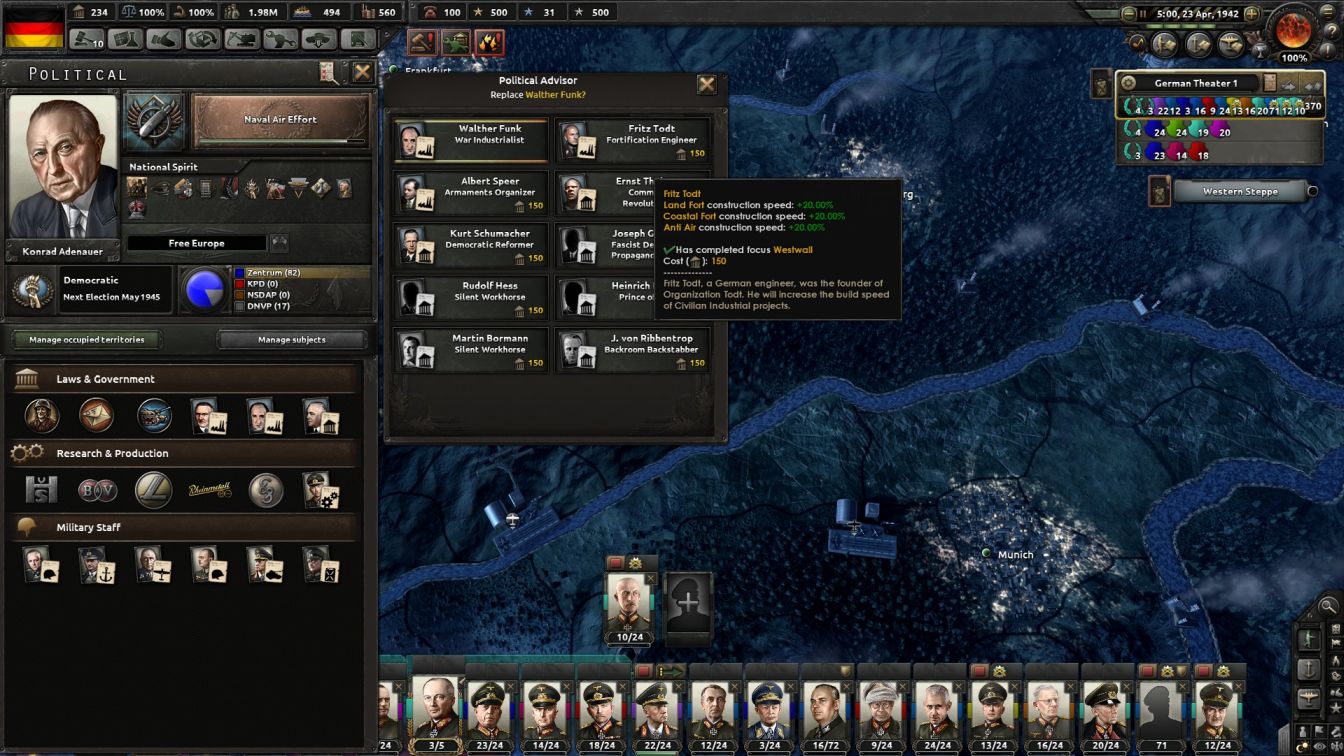The height and width of the screenshot is (756, 1344).
Task: Select the Rheinmetall materiel designer logo
Action: [209, 489]
